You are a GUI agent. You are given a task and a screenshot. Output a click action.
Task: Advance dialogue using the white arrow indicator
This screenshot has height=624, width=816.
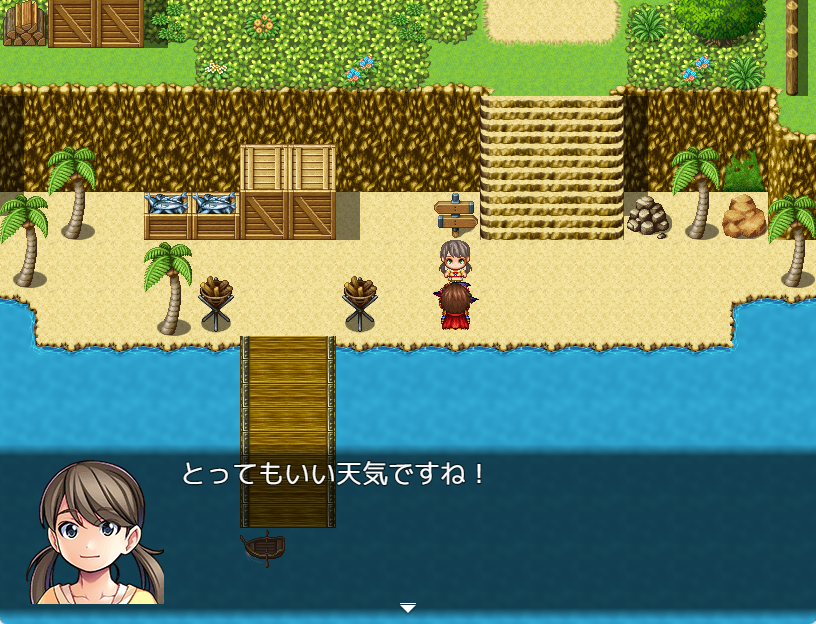click(x=407, y=607)
